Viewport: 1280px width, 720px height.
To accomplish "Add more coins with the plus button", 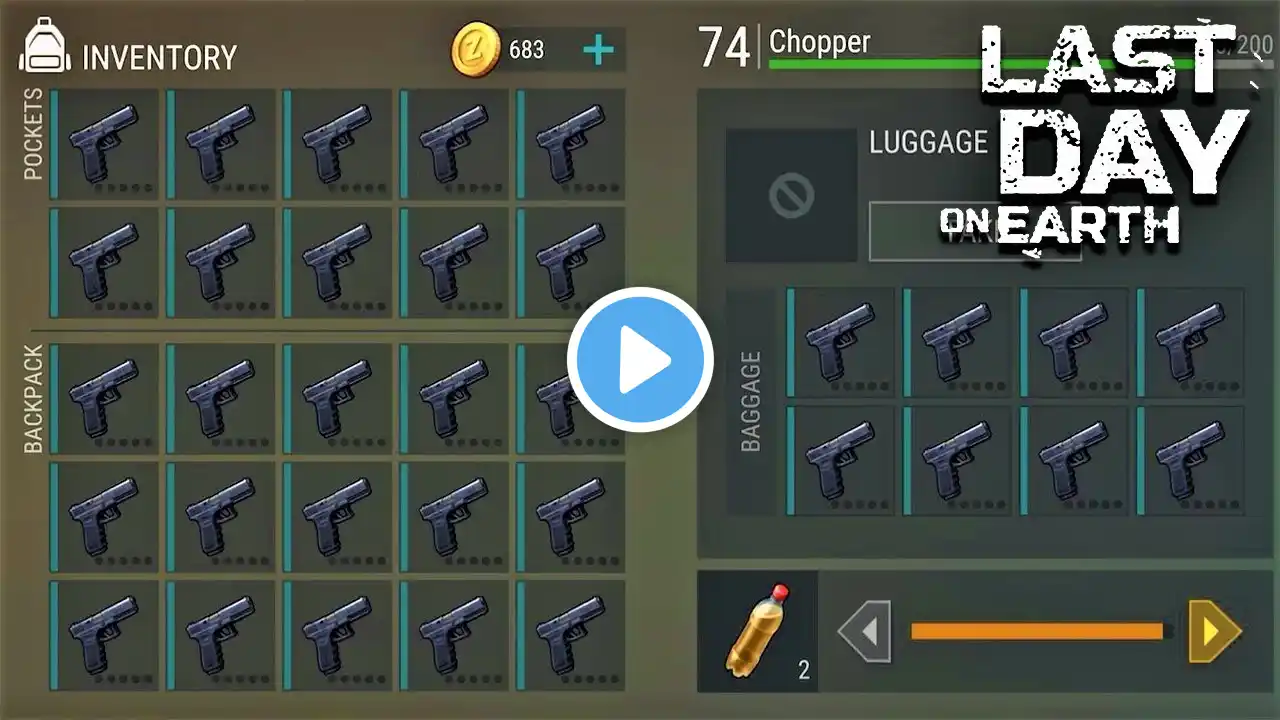I will [x=598, y=50].
